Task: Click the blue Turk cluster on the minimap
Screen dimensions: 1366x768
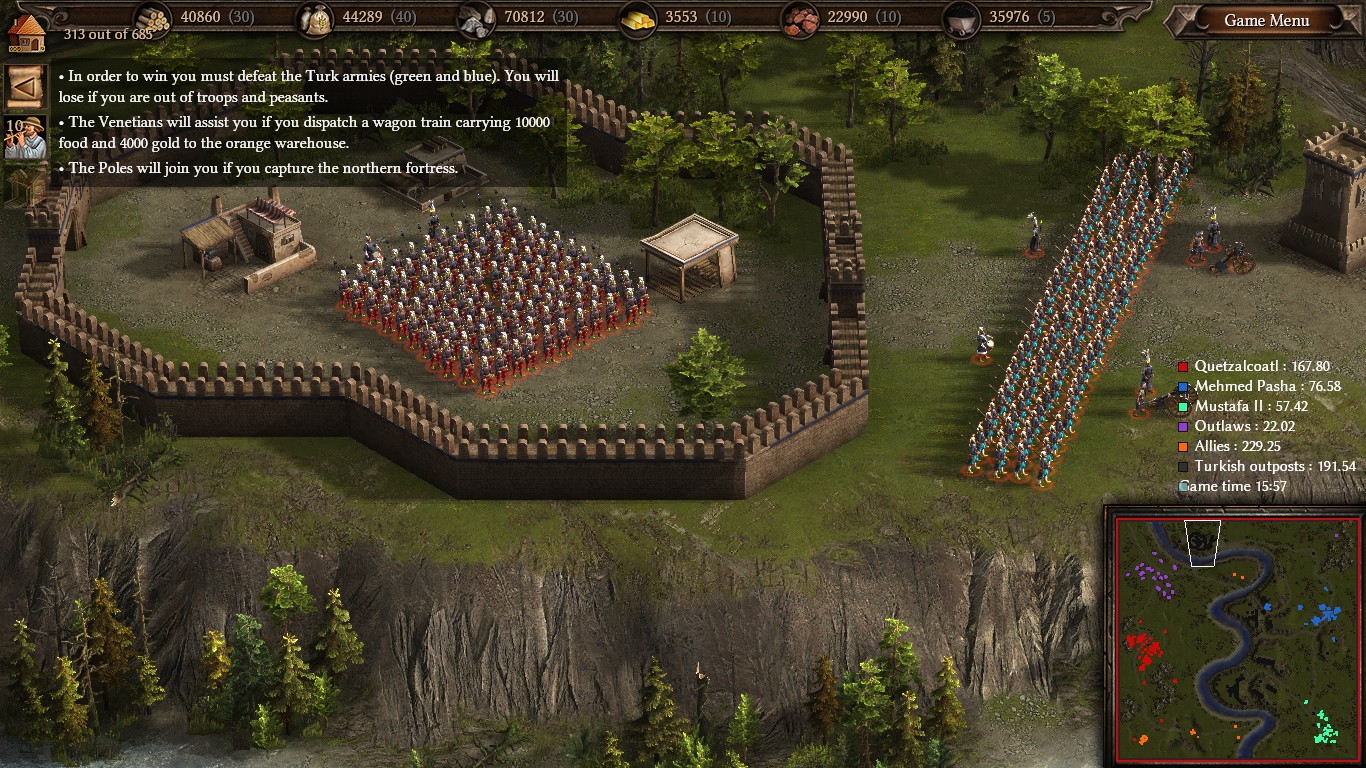Action: pyautogui.click(x=1326, y=613)
